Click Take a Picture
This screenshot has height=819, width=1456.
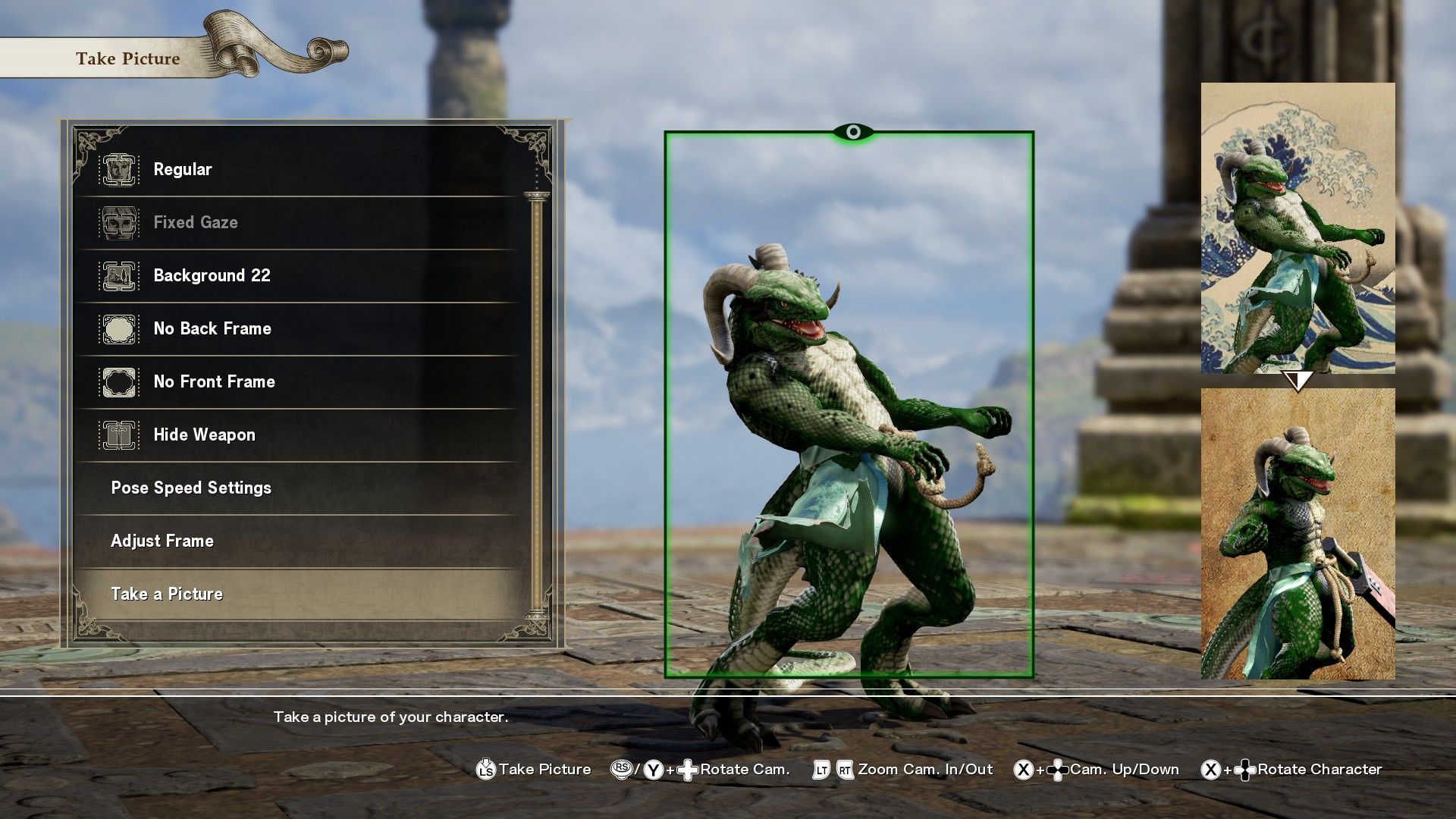click(x=167, y=594)
